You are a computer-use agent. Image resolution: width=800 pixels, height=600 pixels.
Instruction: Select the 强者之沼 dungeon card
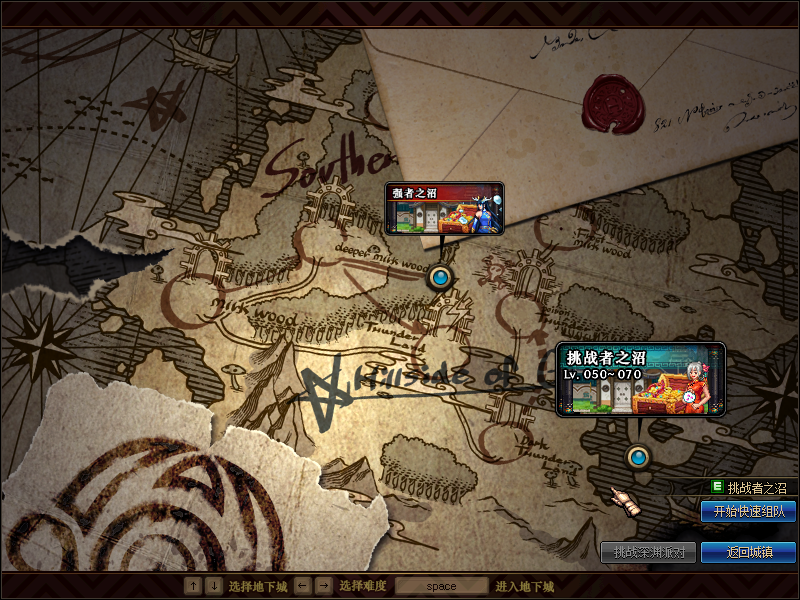point(444,208)
